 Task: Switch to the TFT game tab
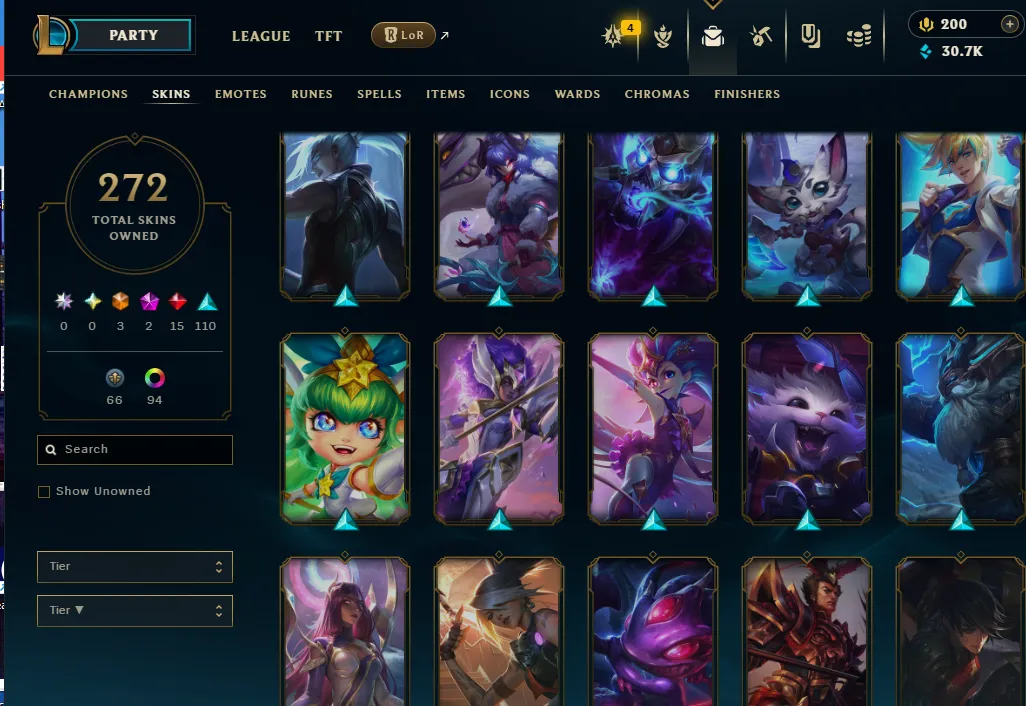pyautogui.click(x=328, y=36)
